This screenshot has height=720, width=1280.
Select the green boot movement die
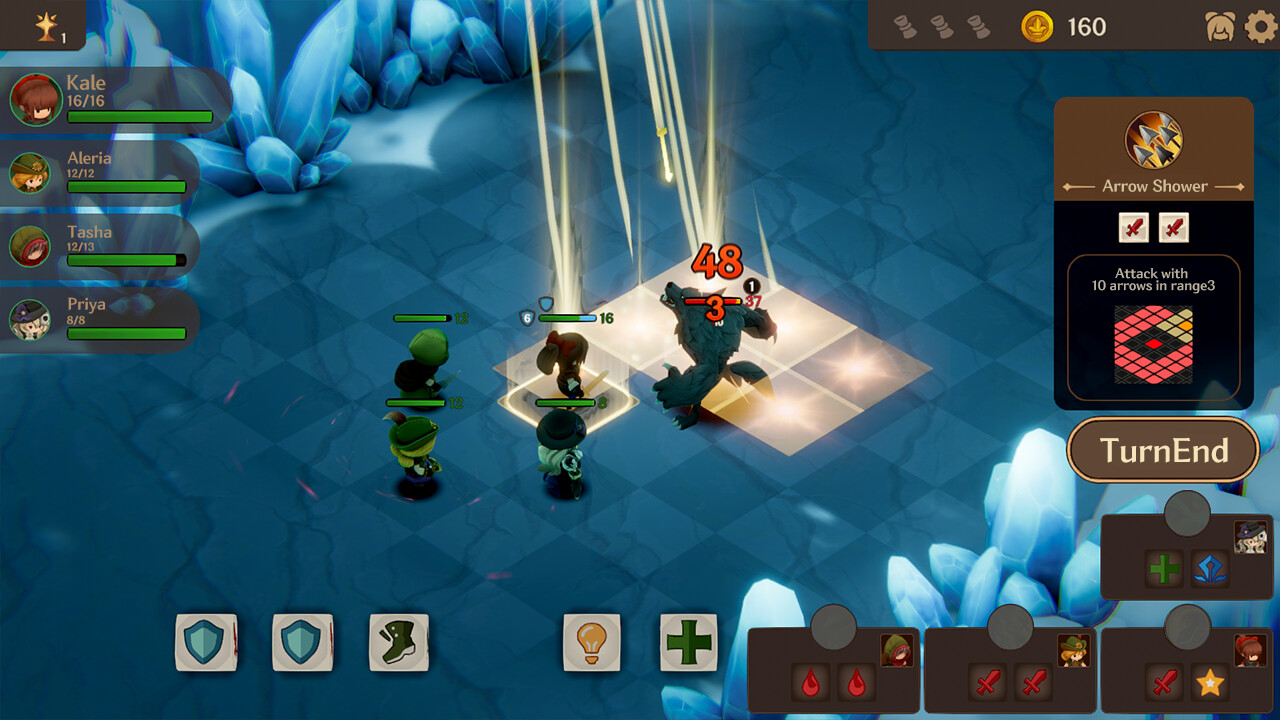(x=398, y=644)
